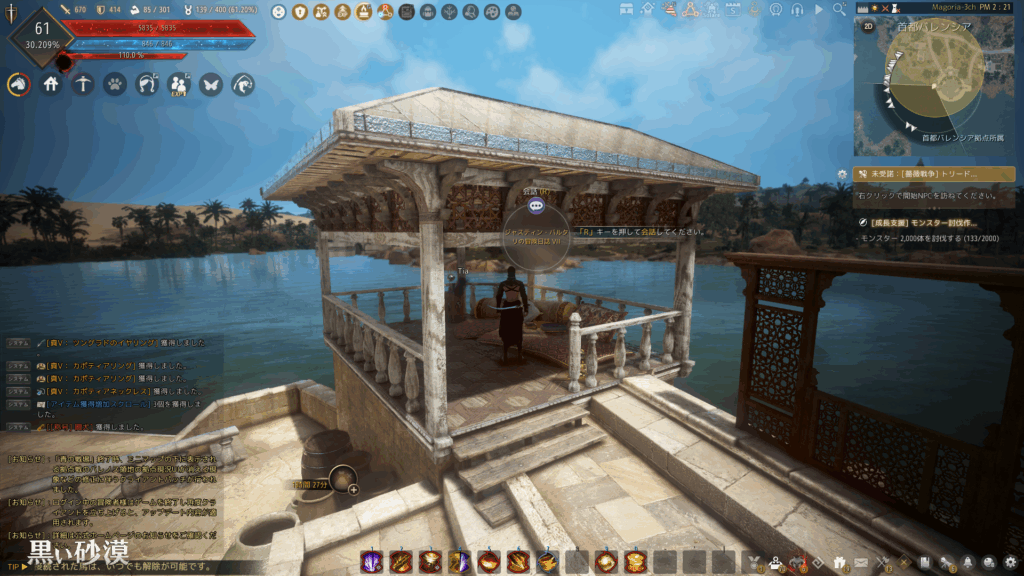The width and height of the screenshot is (1024, 576).
Task: Select the pickaxe worker icon
Action: [82, 85]
